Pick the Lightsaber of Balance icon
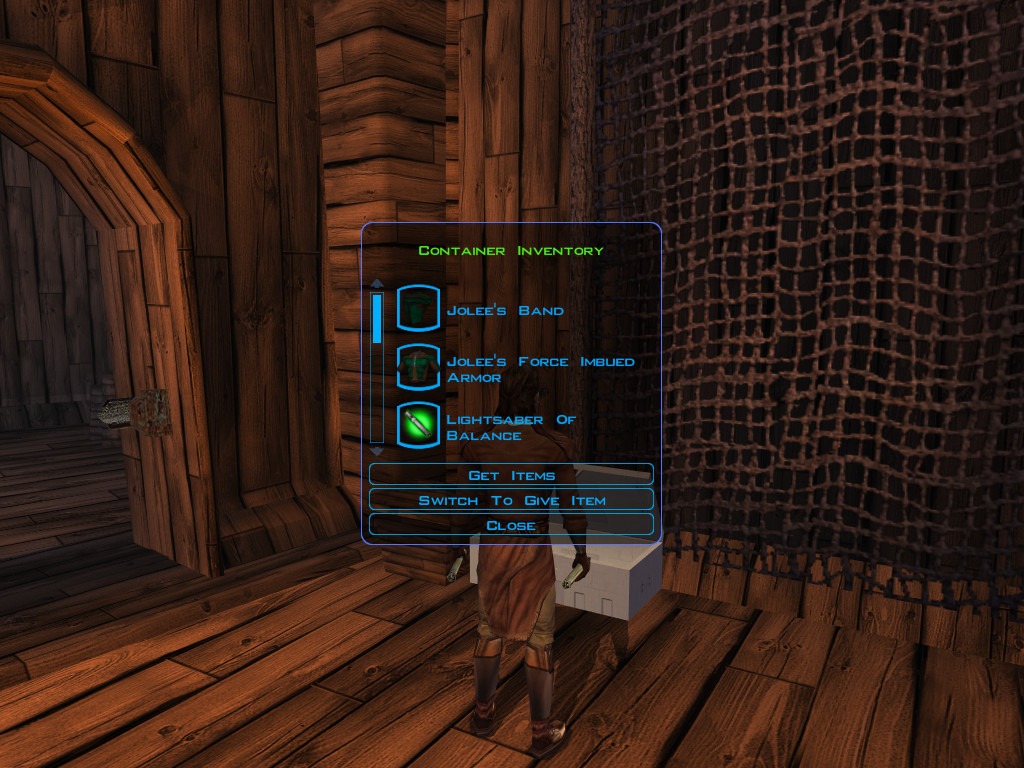Viewport: 1024px width, 768px height. pos(418,425)
